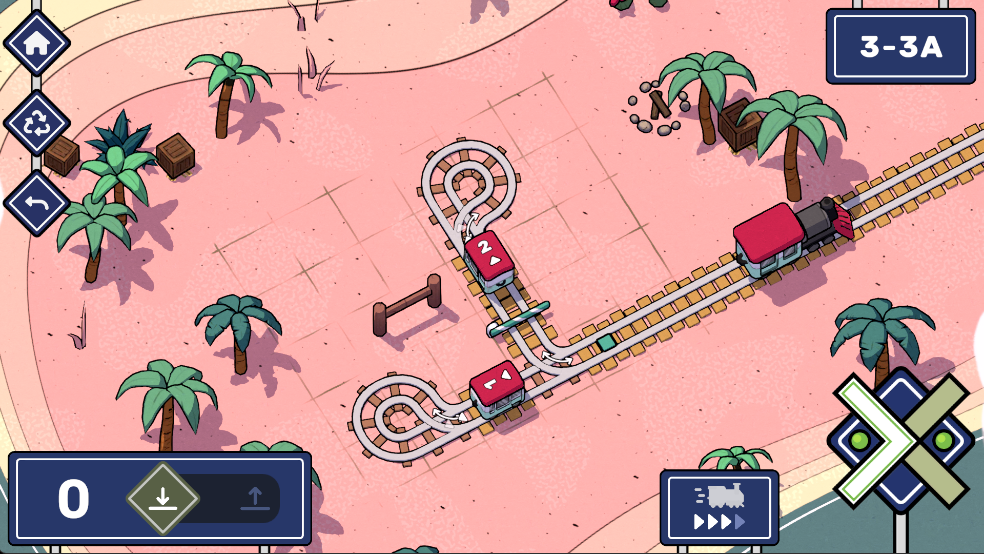Go to the home menu
This screenshot has width=984, height=554.
pos(37,44)
